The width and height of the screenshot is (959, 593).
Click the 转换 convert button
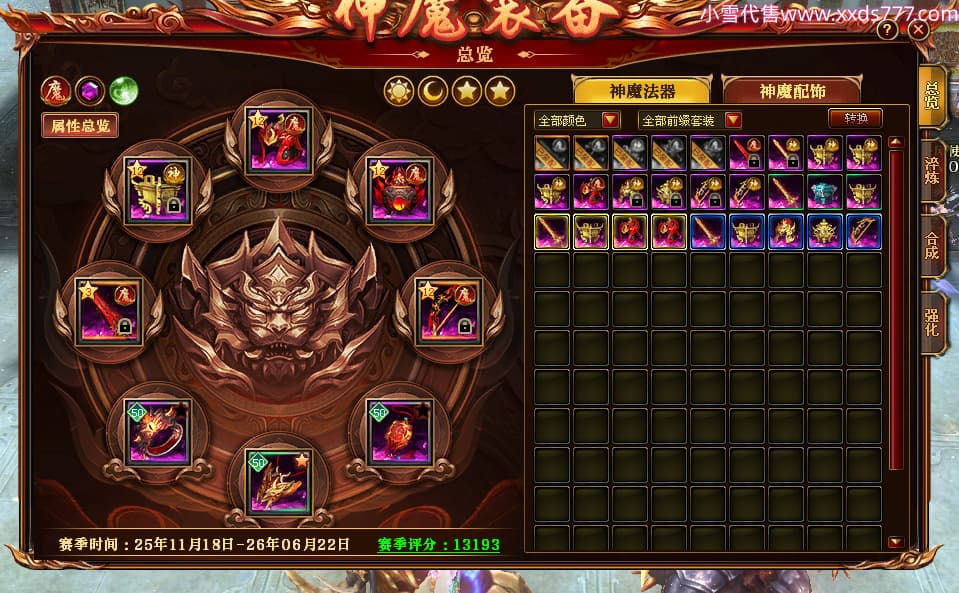(855, 118)
